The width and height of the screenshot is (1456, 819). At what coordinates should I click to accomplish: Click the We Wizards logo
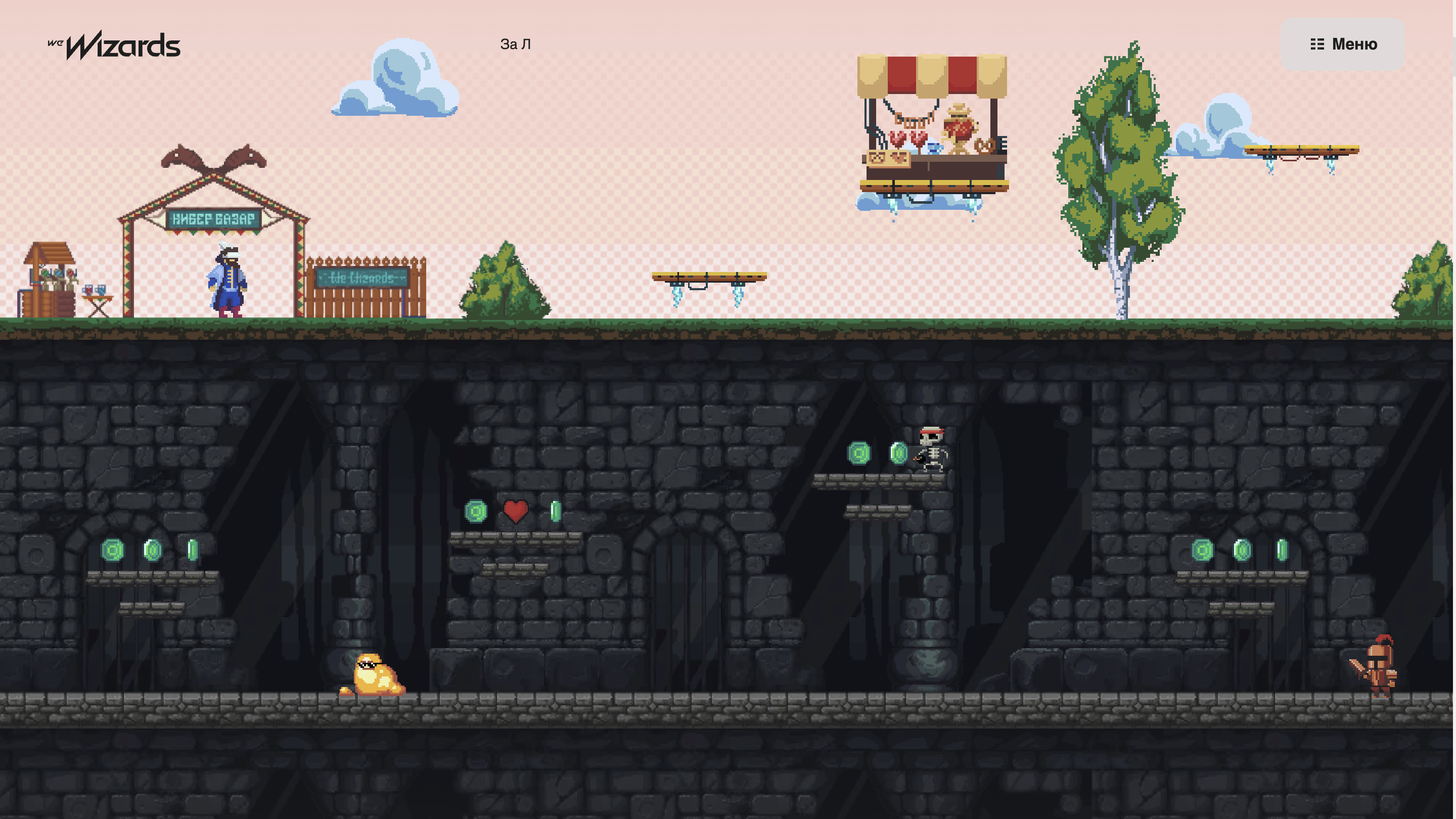[114, 45]
